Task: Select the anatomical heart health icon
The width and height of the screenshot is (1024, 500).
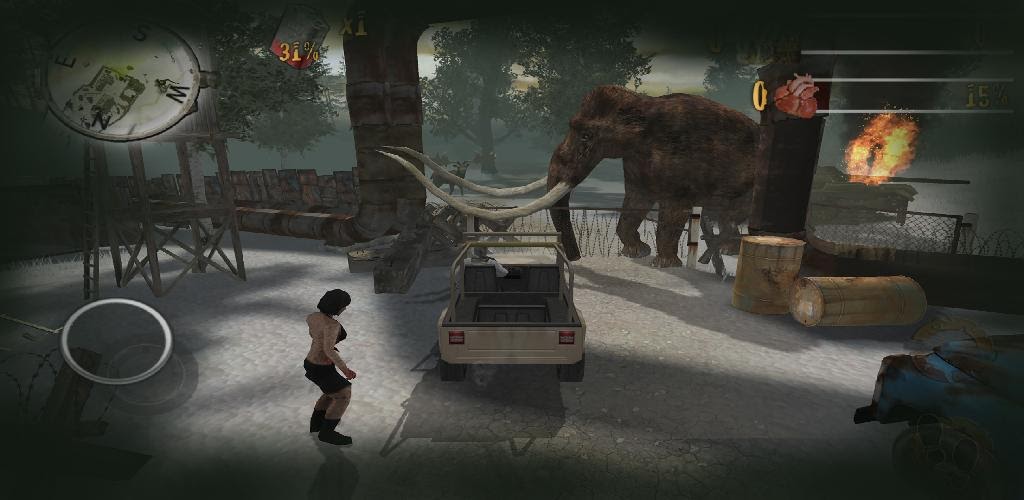Action: [x=796, y=96]
